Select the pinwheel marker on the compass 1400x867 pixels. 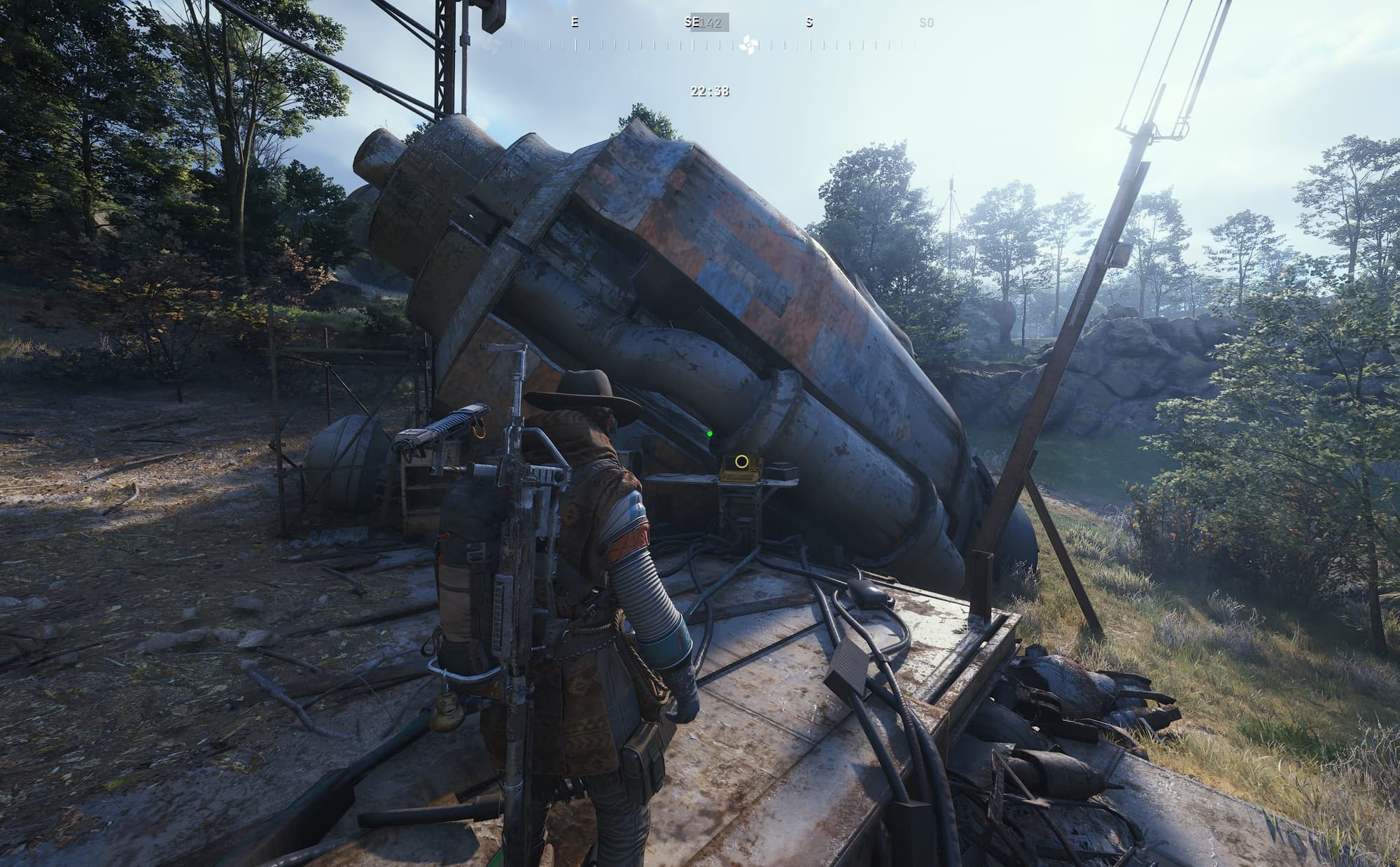pyautogui.click(x=748, y=45)
